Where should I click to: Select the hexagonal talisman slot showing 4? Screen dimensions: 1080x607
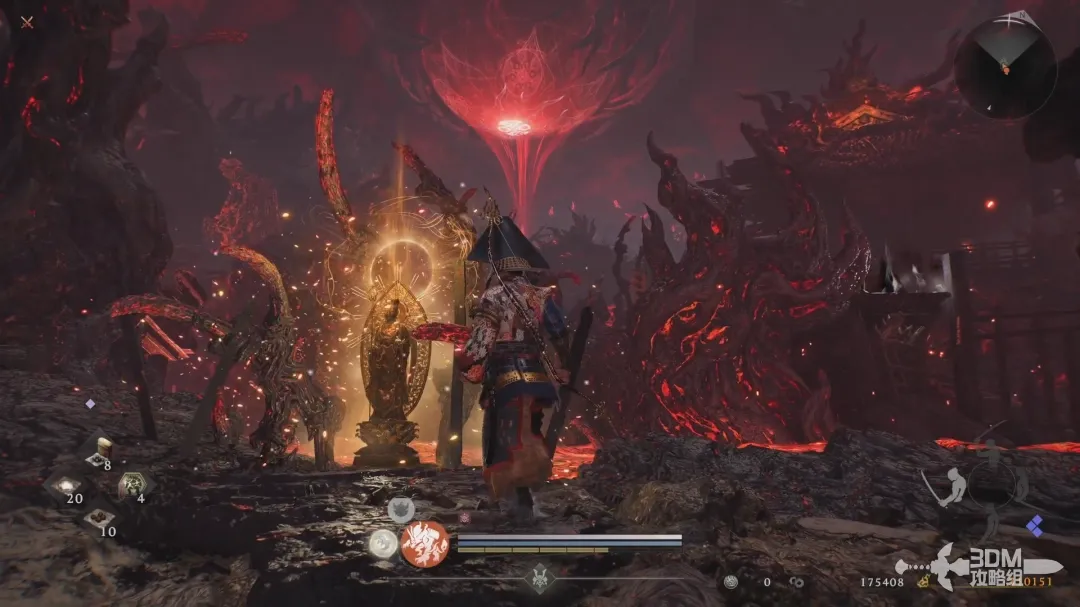[x=131, y=486]
